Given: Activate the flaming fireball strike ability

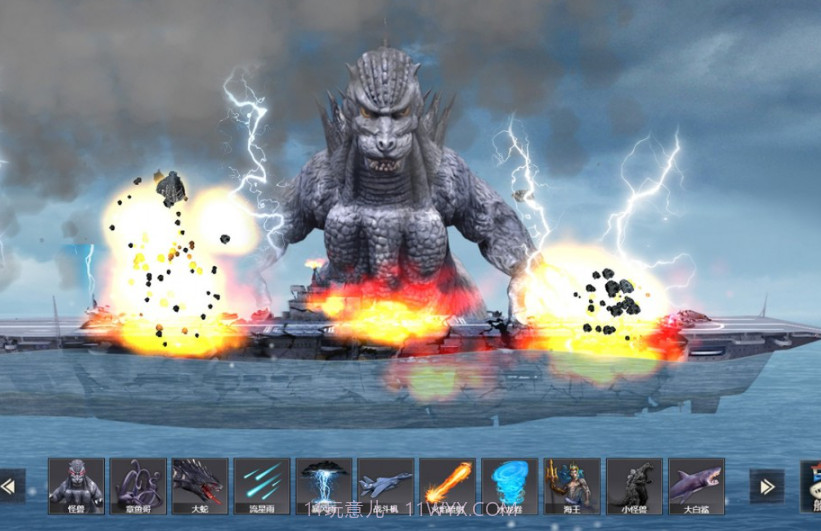Looking at the screenshot, I should coord(447,486).
